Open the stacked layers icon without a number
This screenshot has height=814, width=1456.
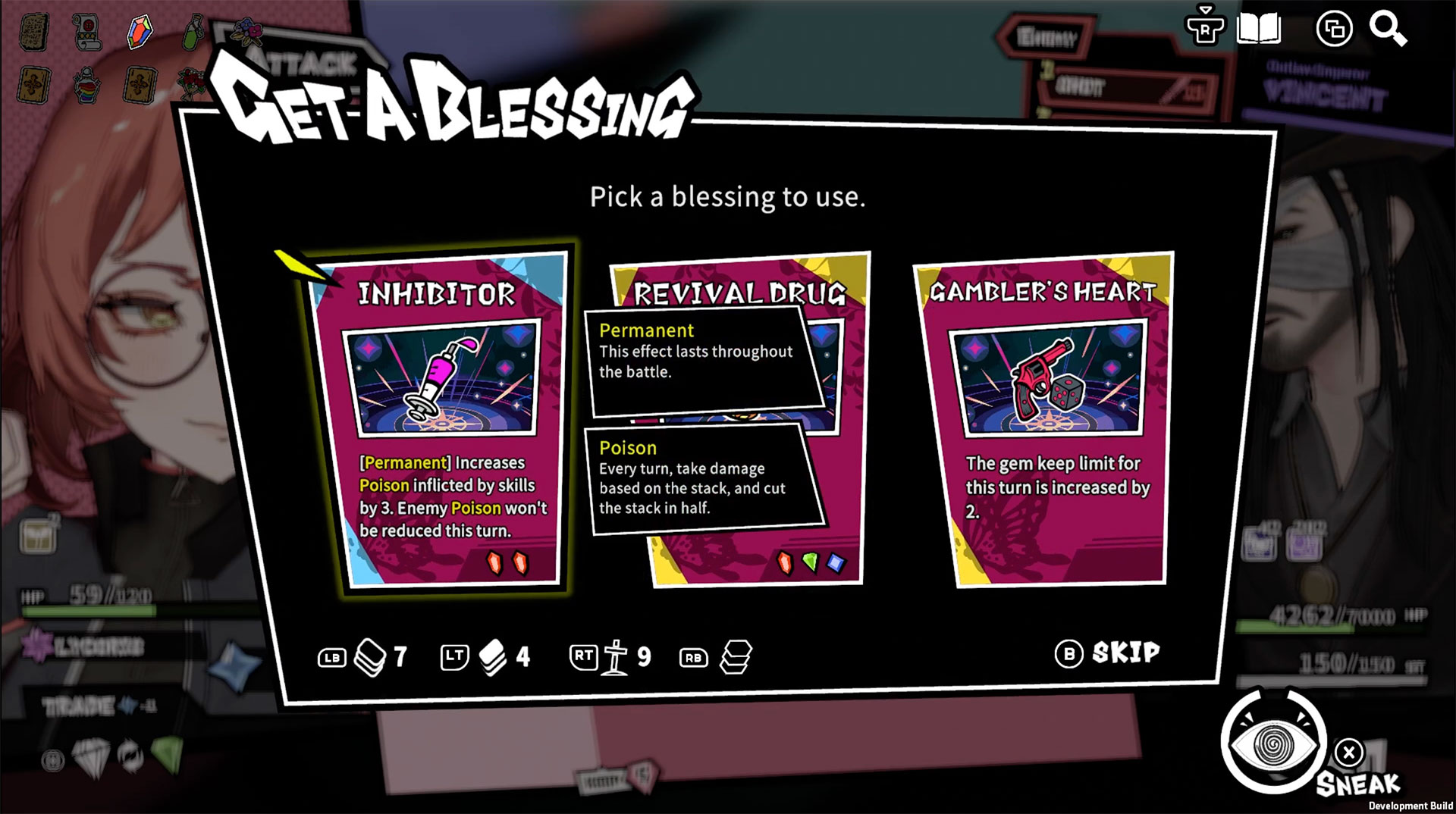[735, 656]
